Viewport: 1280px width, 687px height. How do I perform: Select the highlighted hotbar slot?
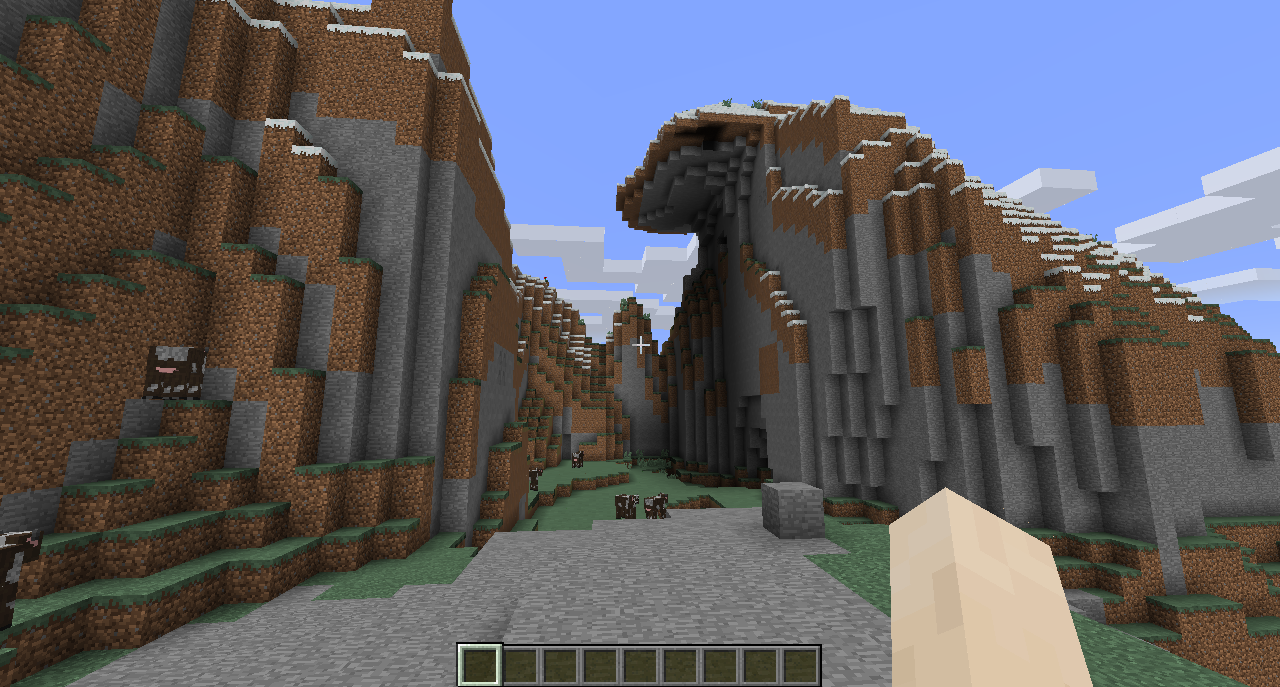click(479, 665)
